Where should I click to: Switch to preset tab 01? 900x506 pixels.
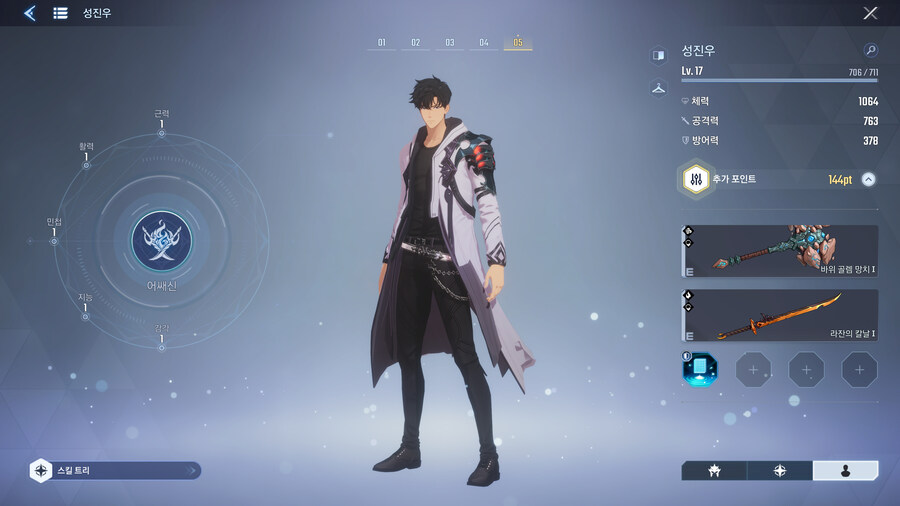381,43
